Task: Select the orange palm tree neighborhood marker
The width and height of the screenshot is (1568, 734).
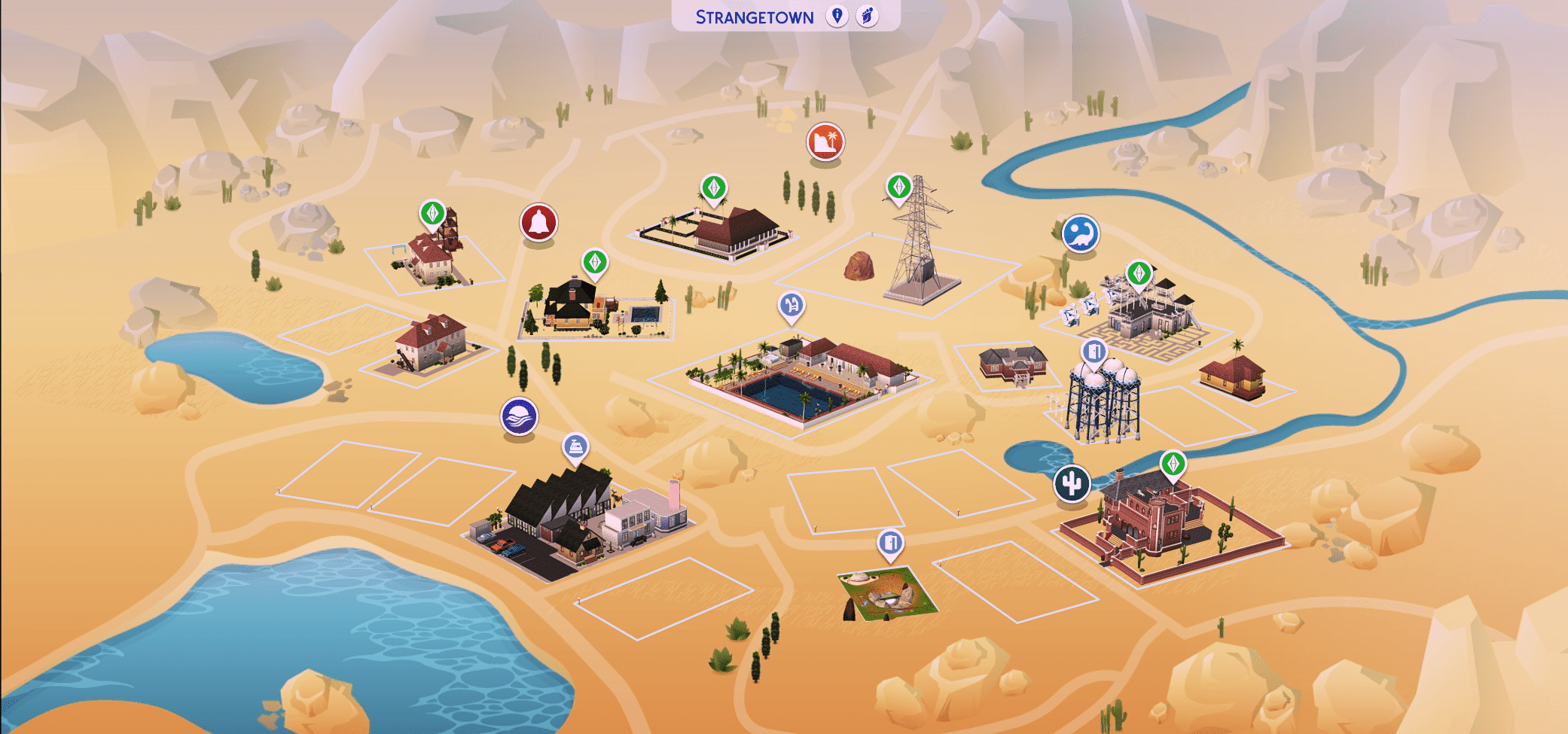Action: coord(825,142)
